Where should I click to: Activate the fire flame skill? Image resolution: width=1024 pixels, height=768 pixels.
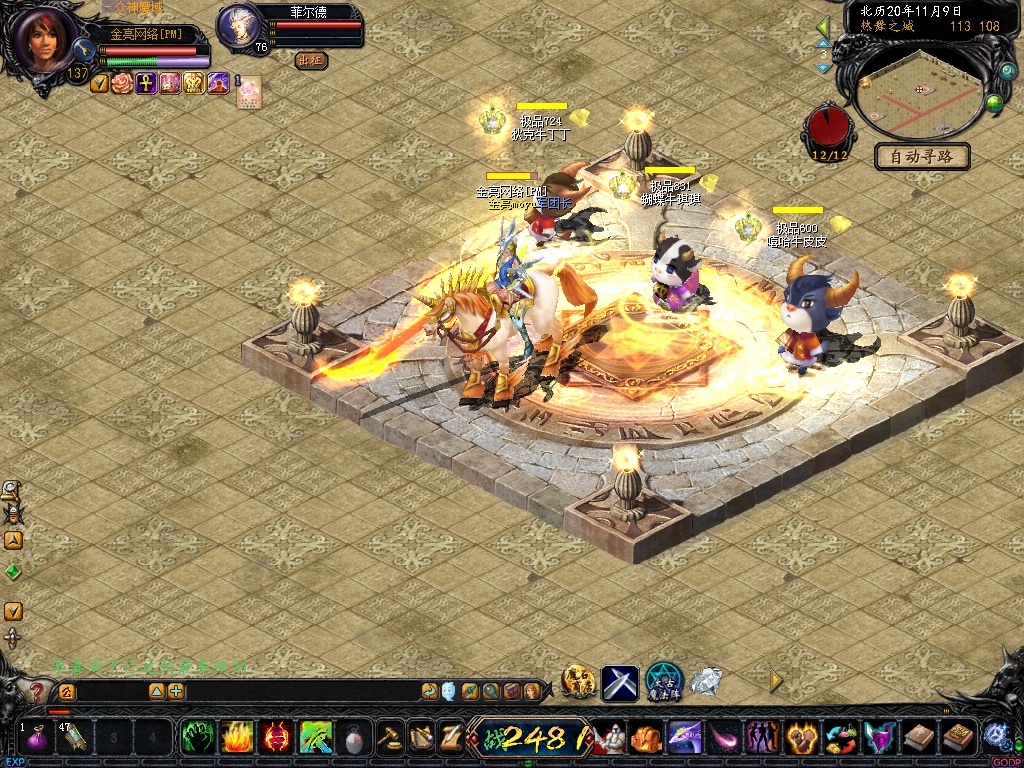236,738
